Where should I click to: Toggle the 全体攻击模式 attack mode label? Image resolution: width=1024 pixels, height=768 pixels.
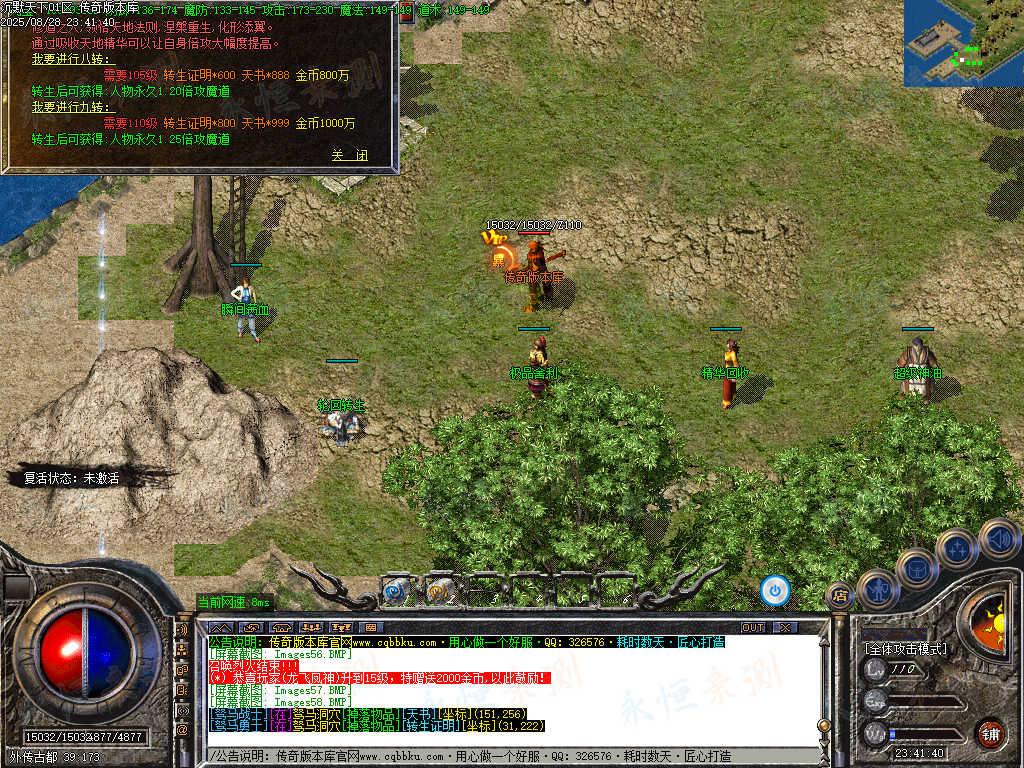[905, 649]
